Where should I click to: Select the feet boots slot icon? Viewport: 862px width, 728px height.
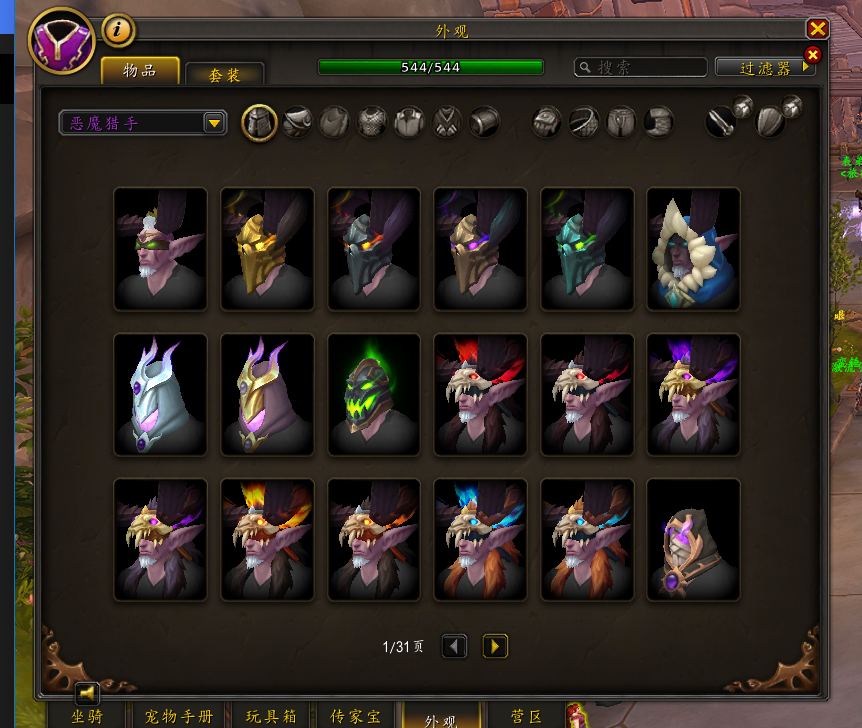[657, 122]
